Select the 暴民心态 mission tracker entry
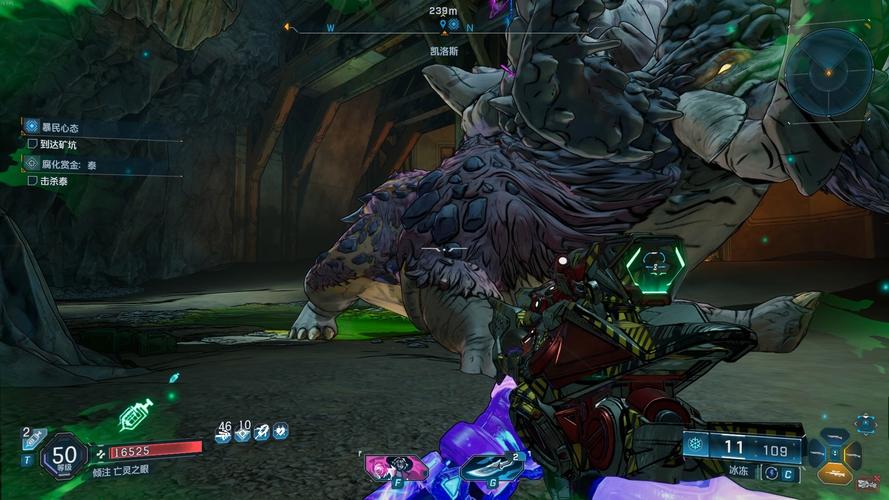 (x=60, y=127)
